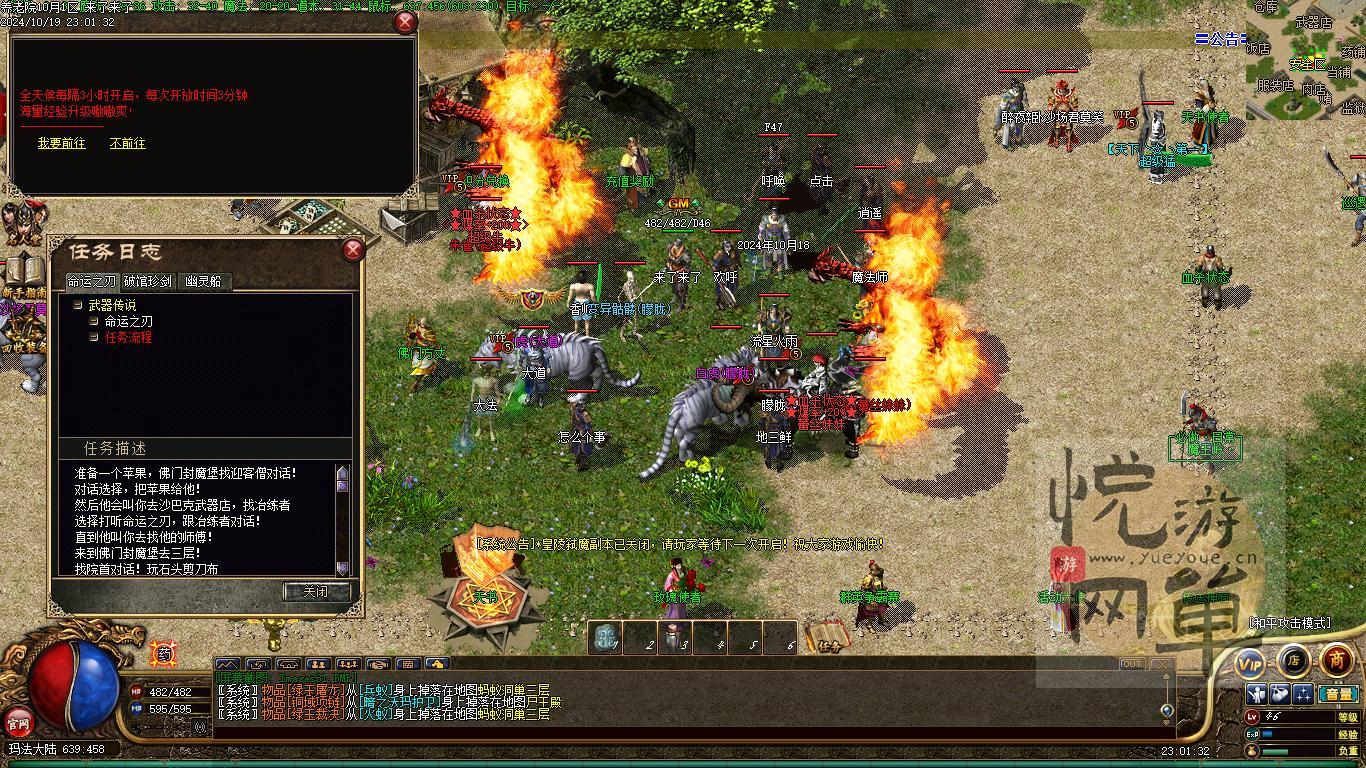This screenshot has height=768, width=1366.
Task: Choose the 我要前往 dialogue option
Action: coord(62,144)
